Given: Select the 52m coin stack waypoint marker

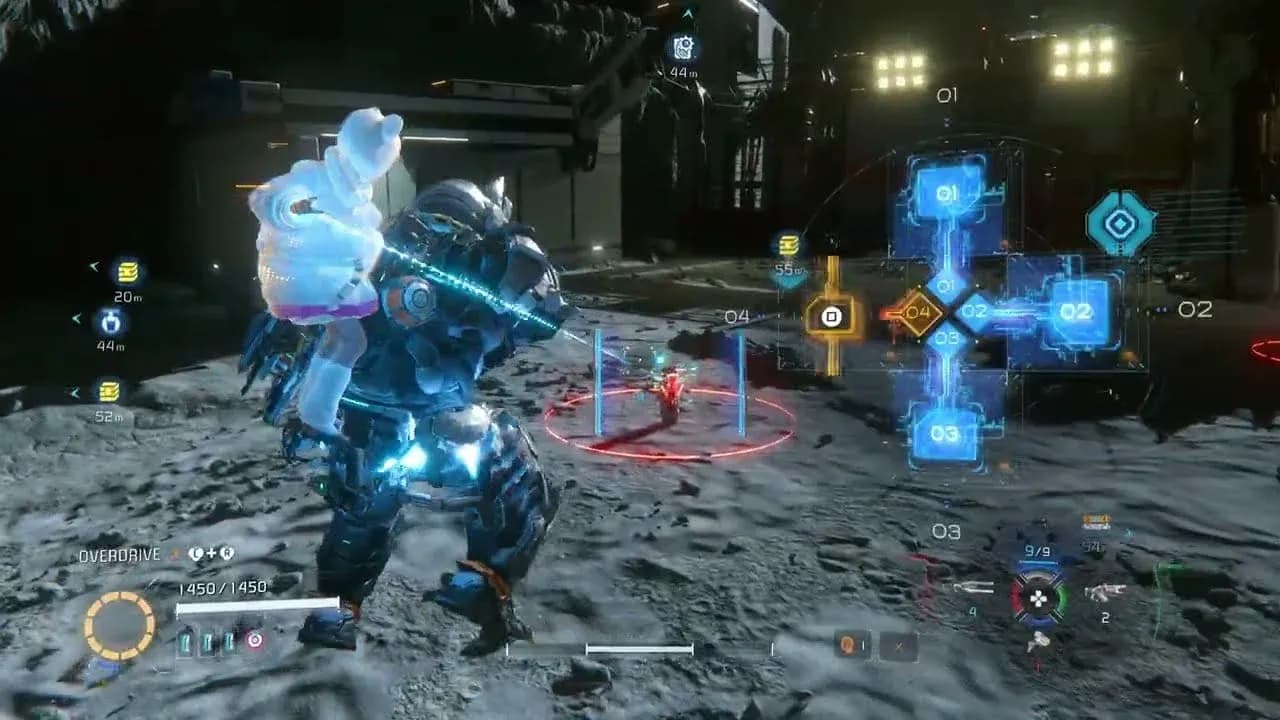Looking at the screenshot, I should [109, 391].
